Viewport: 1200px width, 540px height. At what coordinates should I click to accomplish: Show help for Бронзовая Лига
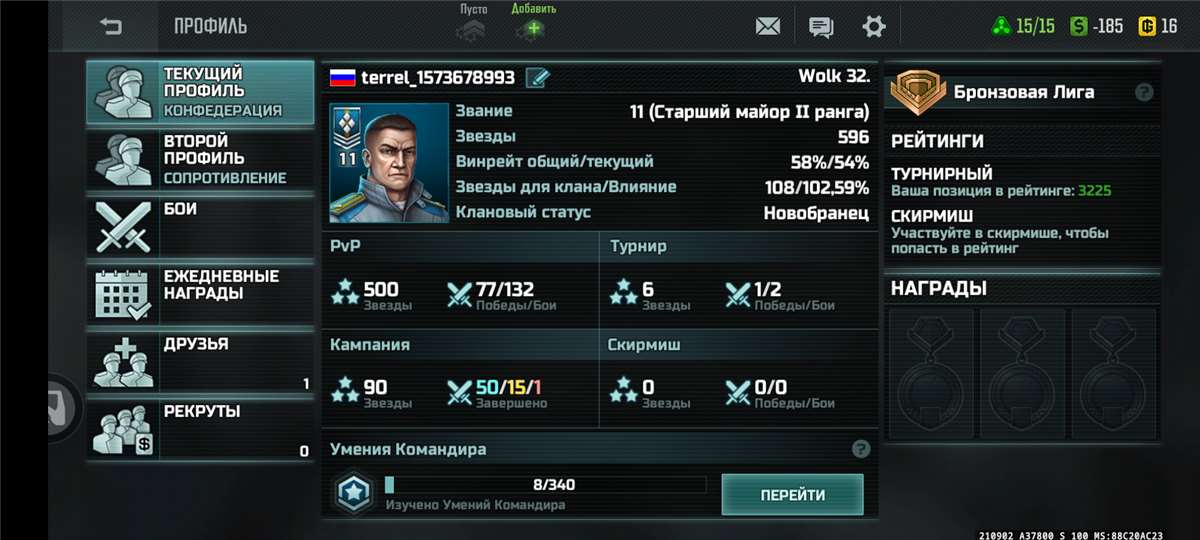point(1144,92)
